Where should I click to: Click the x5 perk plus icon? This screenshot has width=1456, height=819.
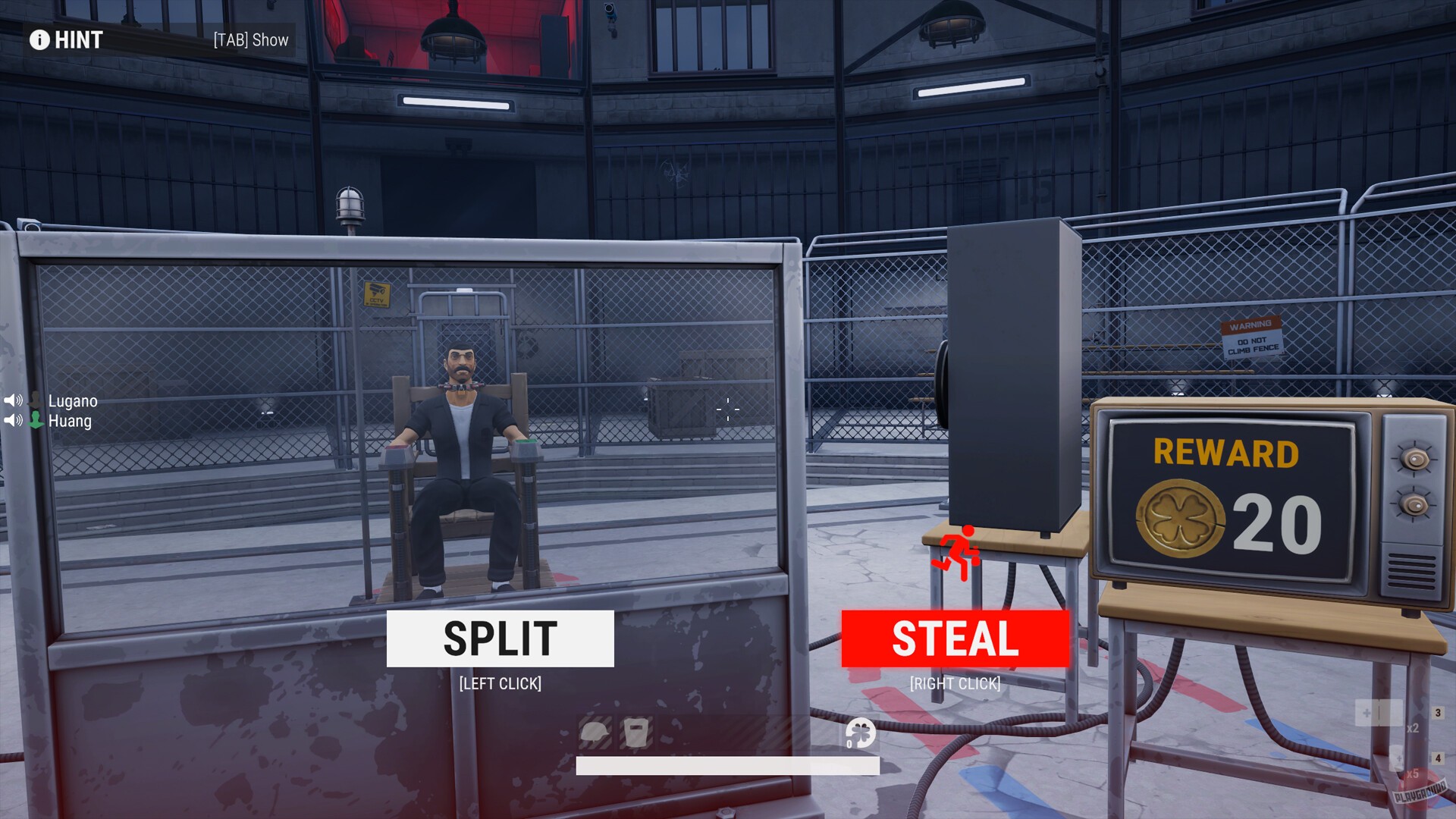1399,758
